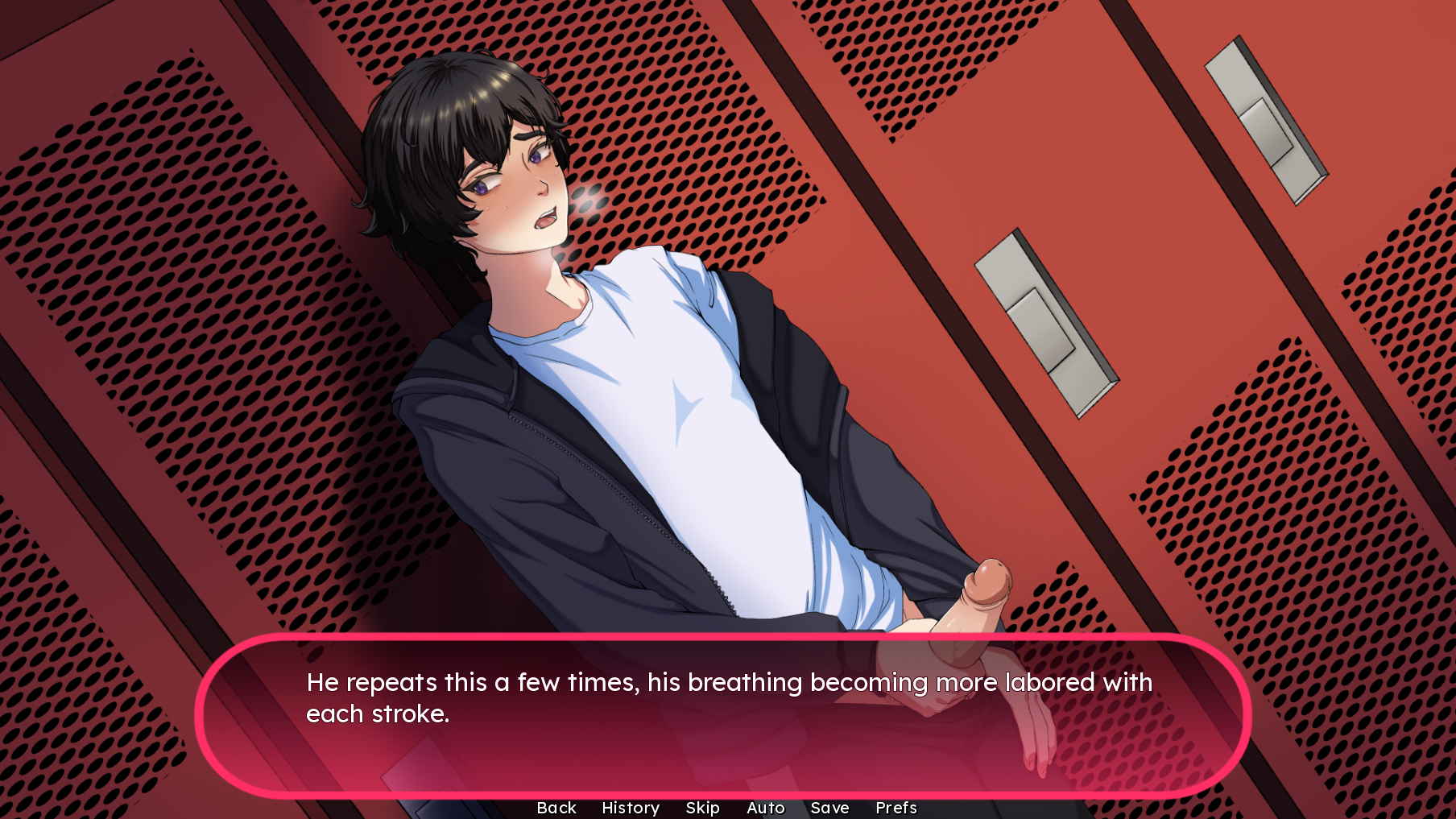Screen dimensions: 1456x819
Task: Click Back in the bottom menu bar
Action: point(556,808)
